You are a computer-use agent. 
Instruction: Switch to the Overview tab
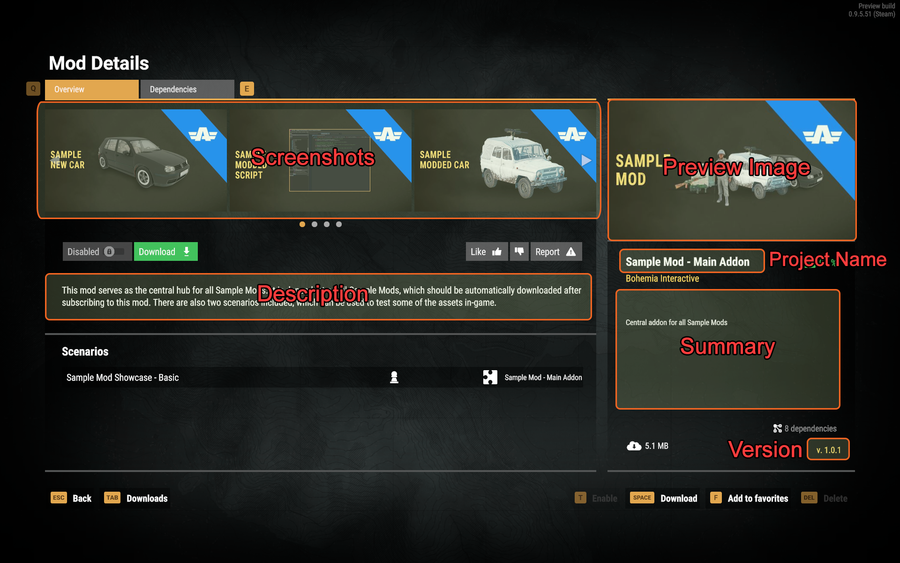(x=90, y=90)
